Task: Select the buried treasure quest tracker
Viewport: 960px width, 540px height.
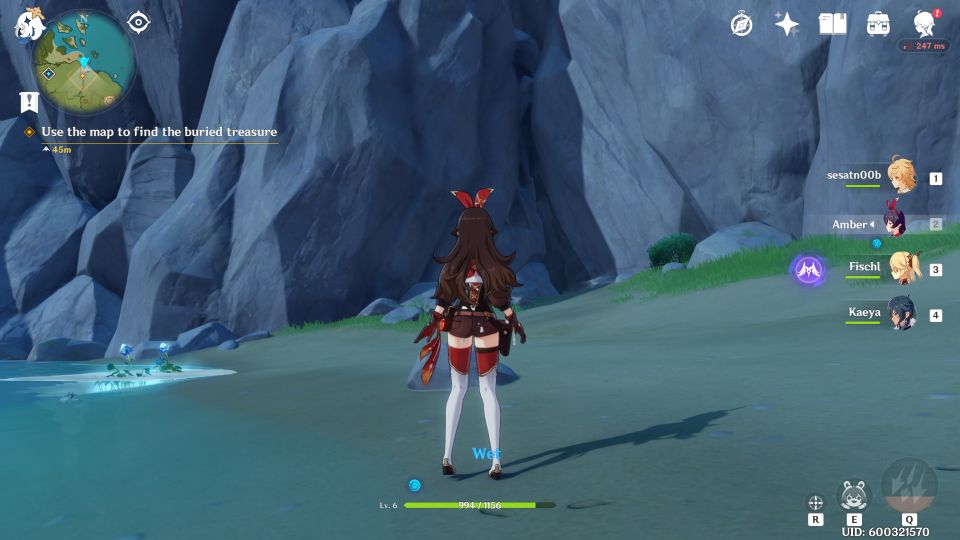Action: coord(158,132)
